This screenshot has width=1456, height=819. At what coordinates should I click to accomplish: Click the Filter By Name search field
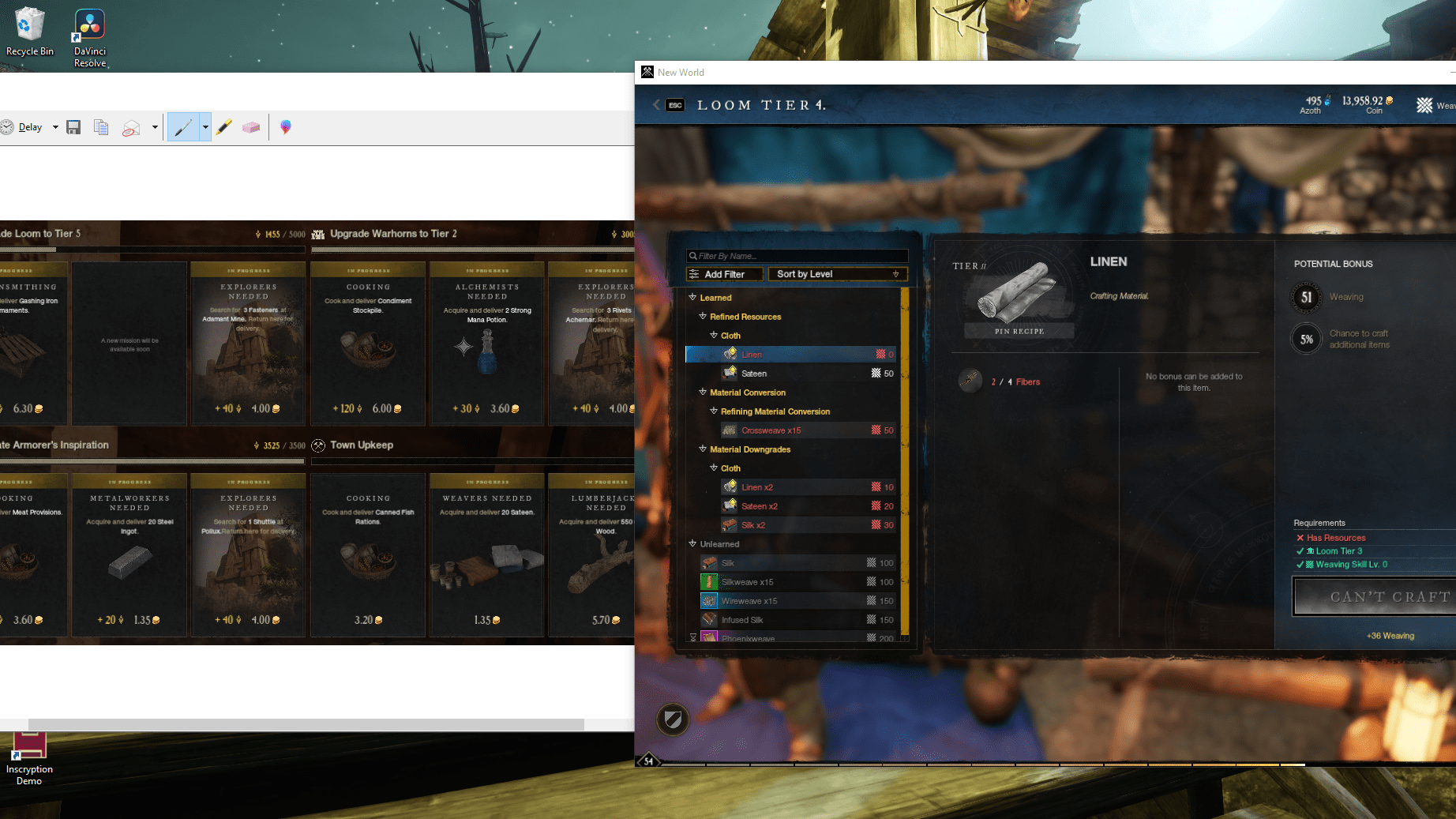pos(796,255)
